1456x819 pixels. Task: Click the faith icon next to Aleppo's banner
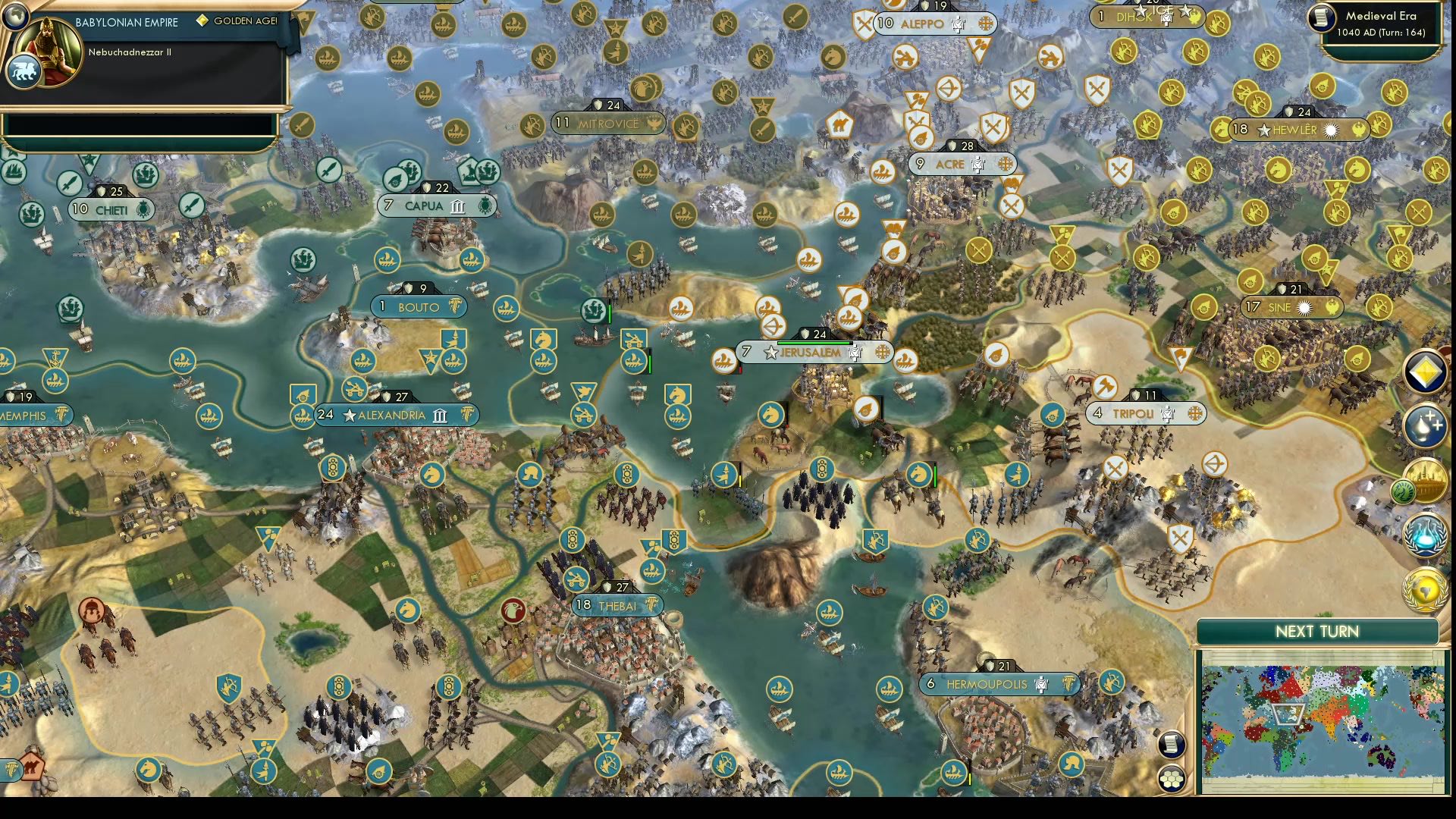pyautogui.click(x=985, y=24)
